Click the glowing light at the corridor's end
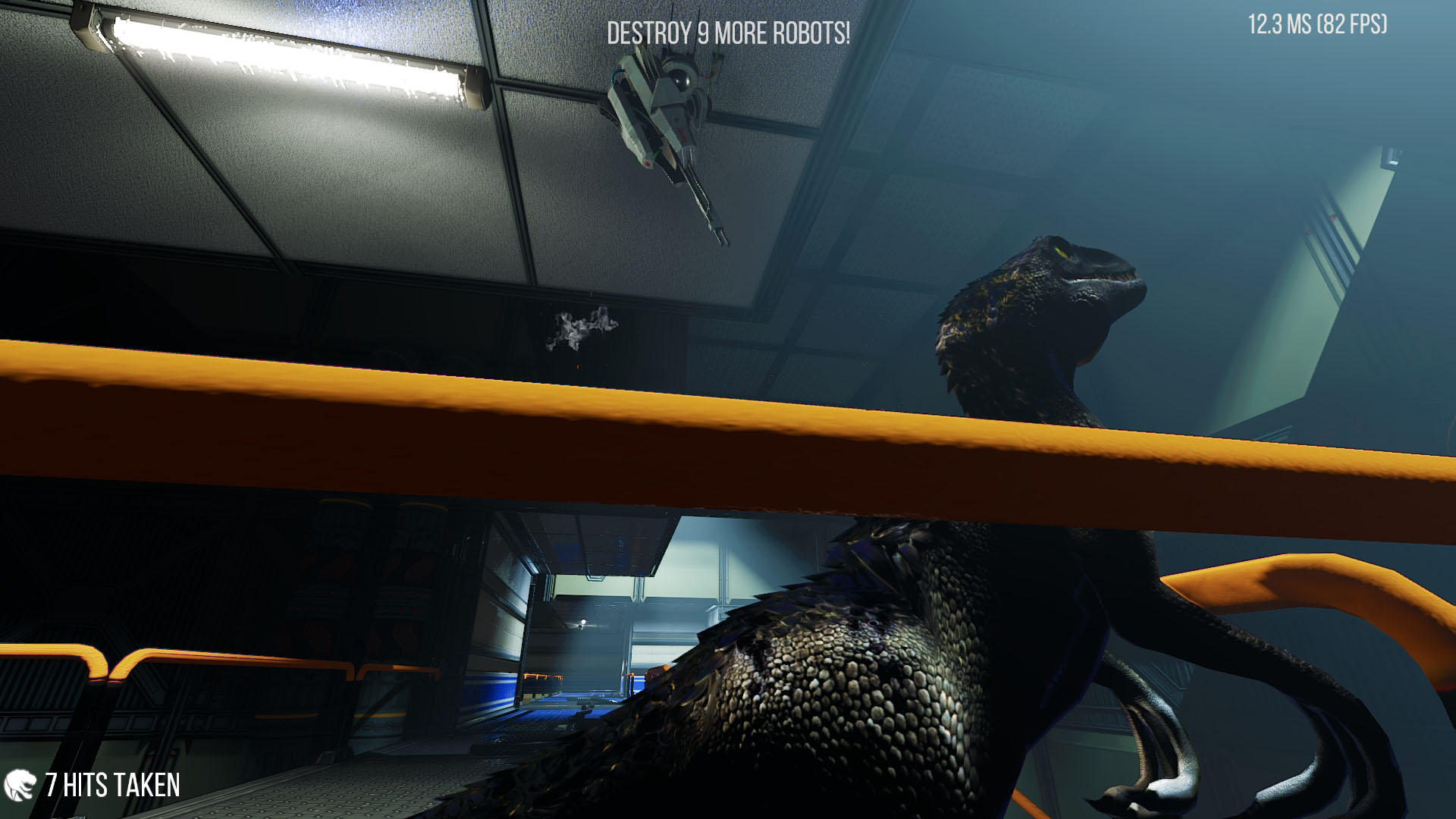This screenshot has width=1456, height=819. [x=584, y=623]
